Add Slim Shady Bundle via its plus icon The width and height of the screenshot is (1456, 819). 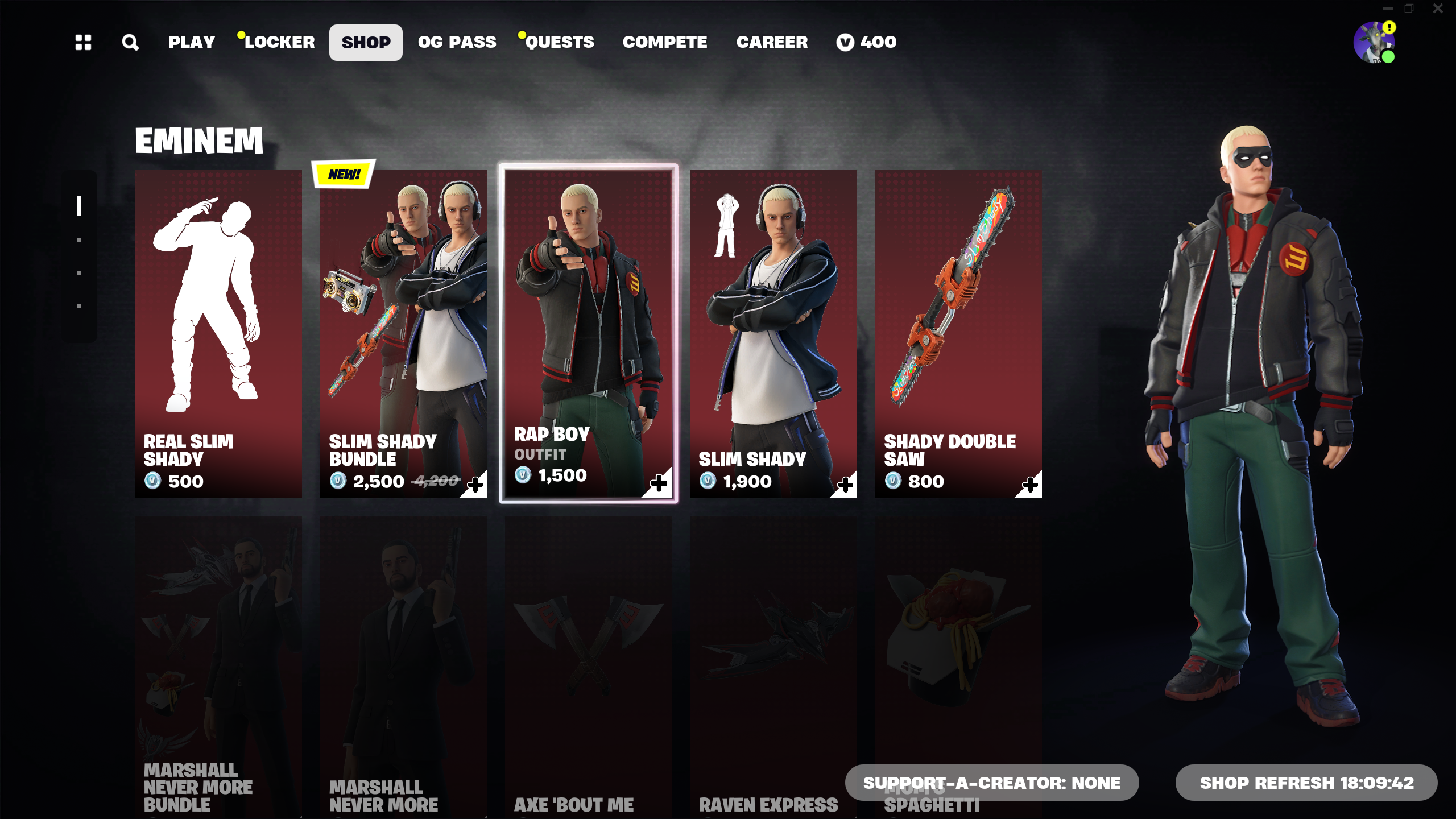475,483
